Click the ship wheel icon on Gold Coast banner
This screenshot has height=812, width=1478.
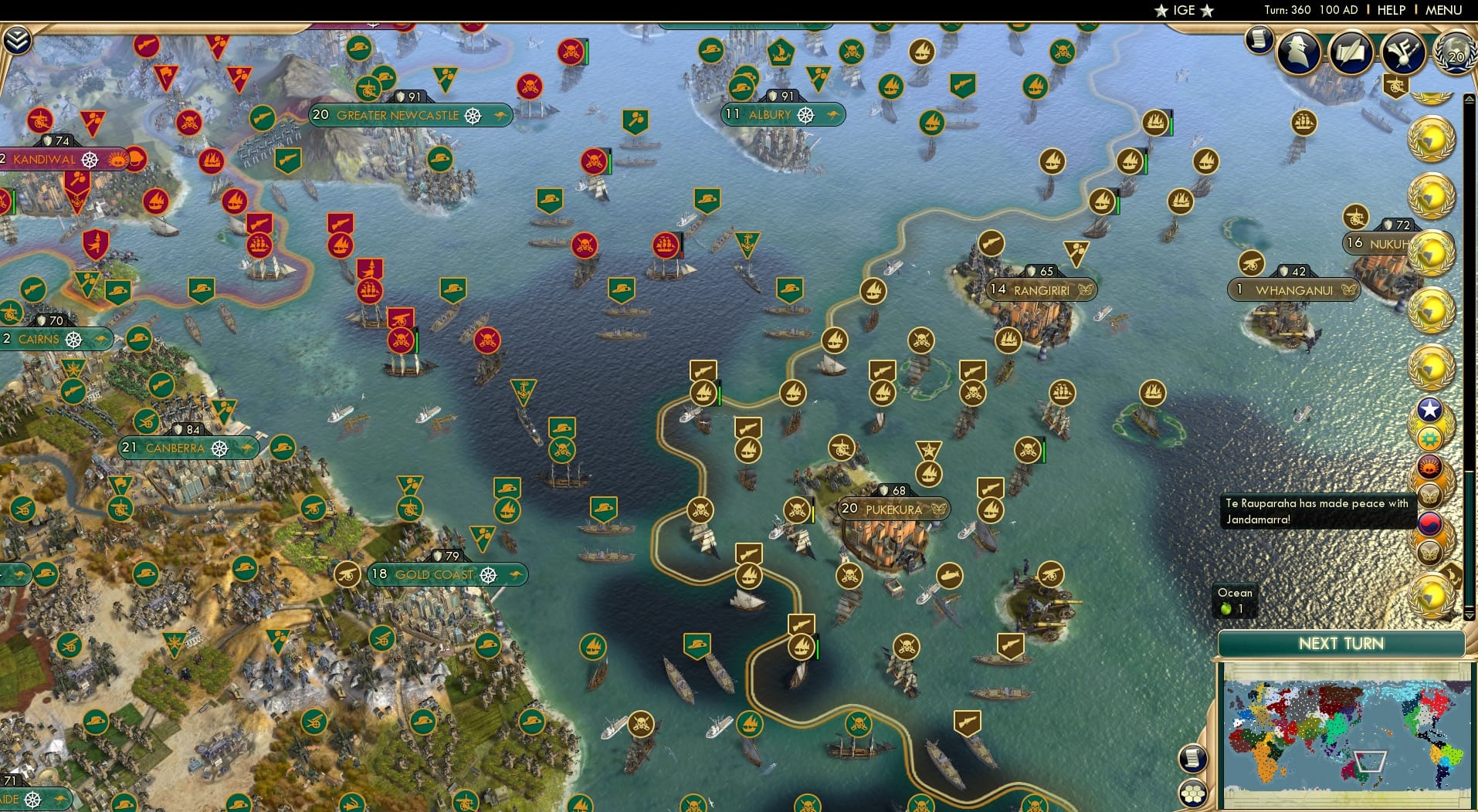(x=487, y=575)
